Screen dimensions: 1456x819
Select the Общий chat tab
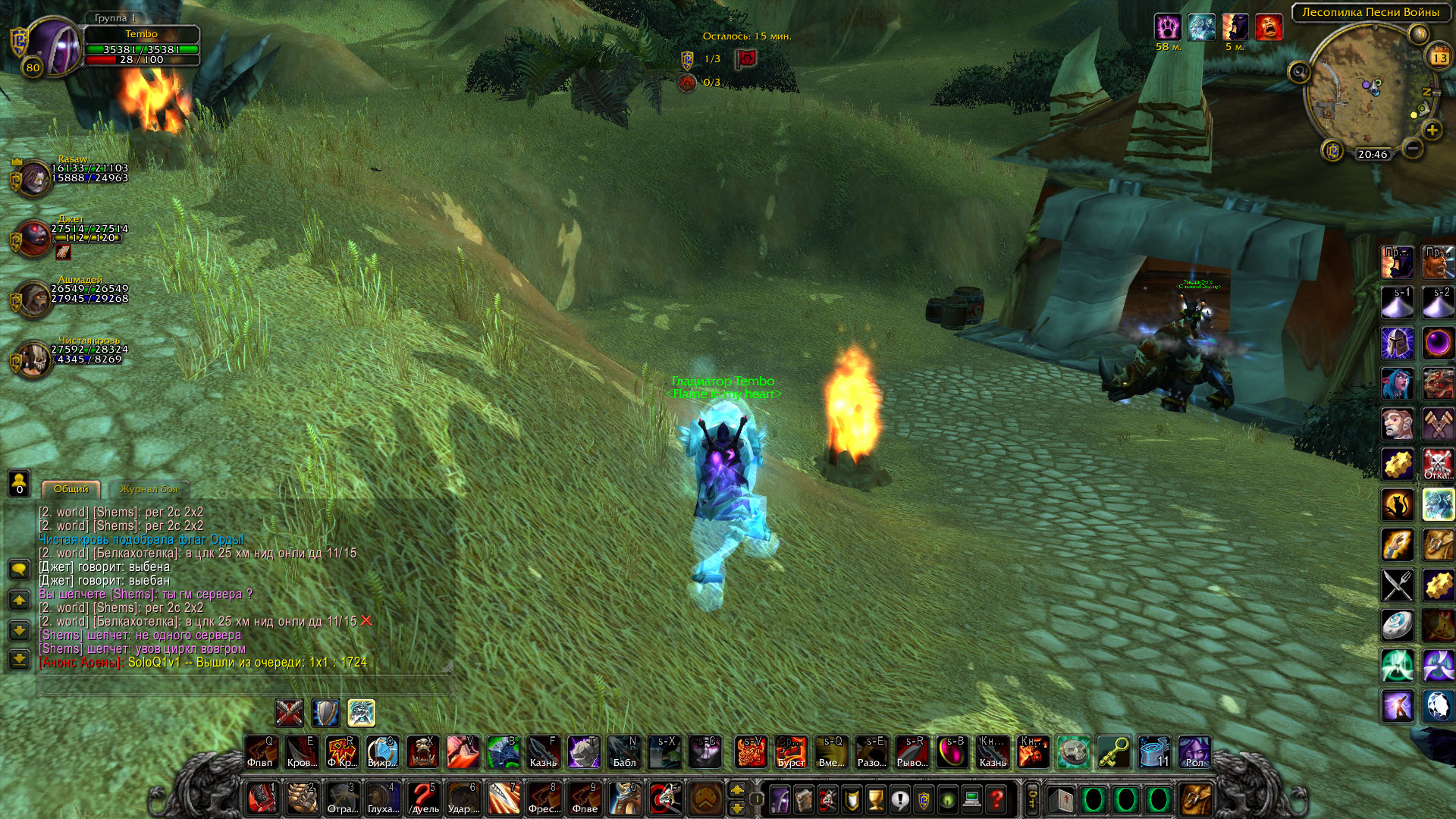[71, 489]
